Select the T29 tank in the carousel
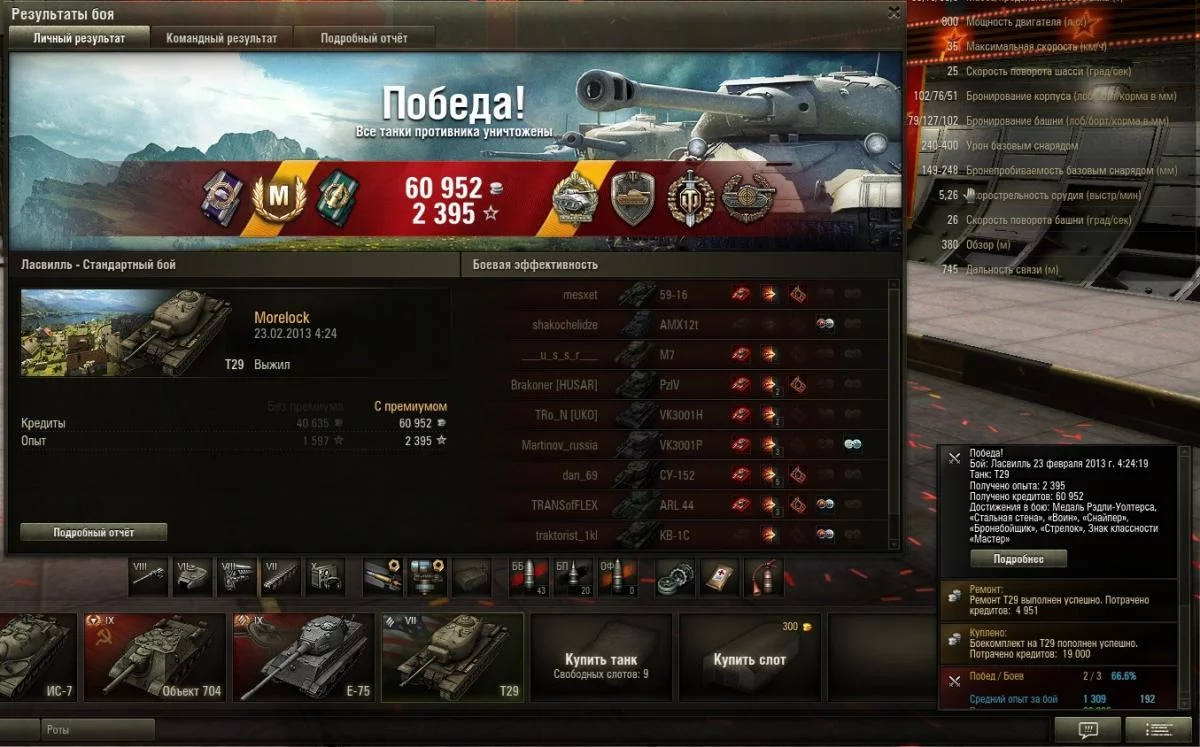The image size is (1200, 747). (x=453, y=656)
